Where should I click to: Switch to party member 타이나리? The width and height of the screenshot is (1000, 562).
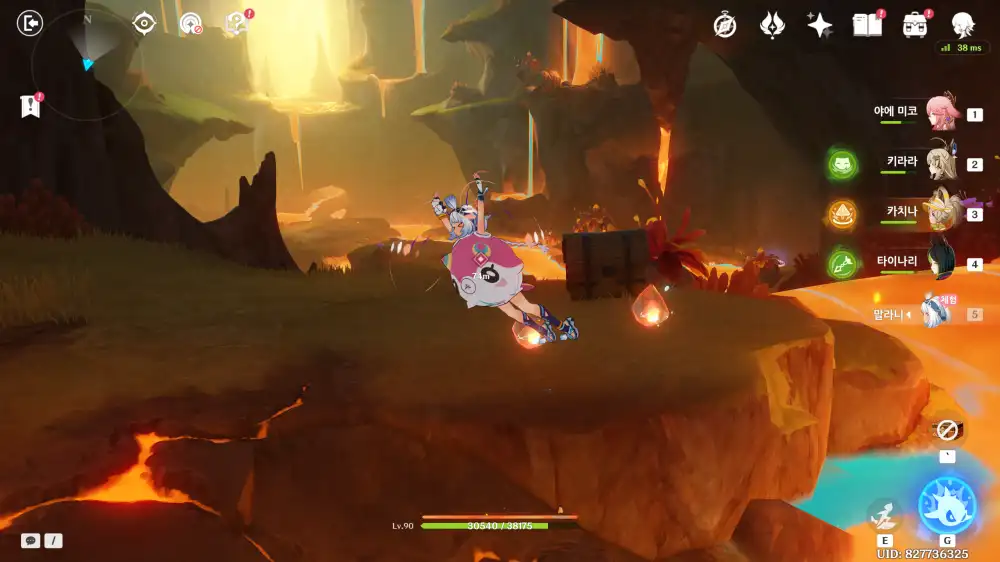[x=941, y=262]
